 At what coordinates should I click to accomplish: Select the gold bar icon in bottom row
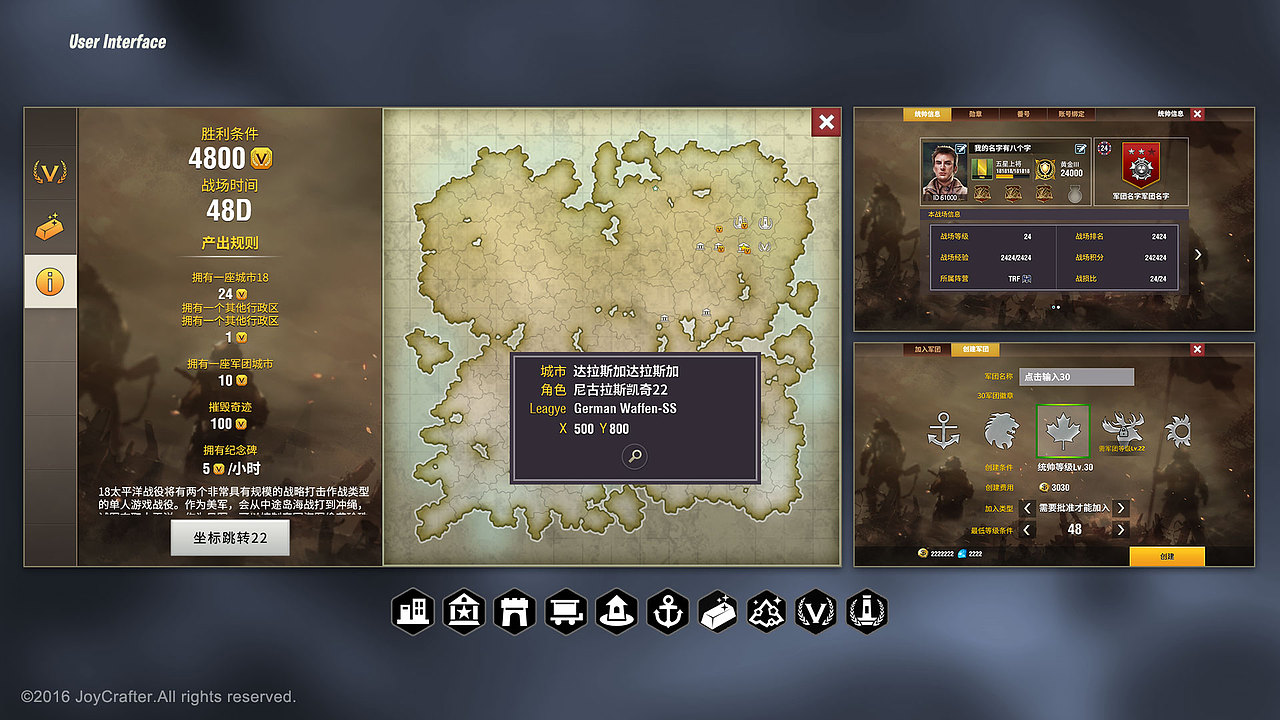coord(718,610)
